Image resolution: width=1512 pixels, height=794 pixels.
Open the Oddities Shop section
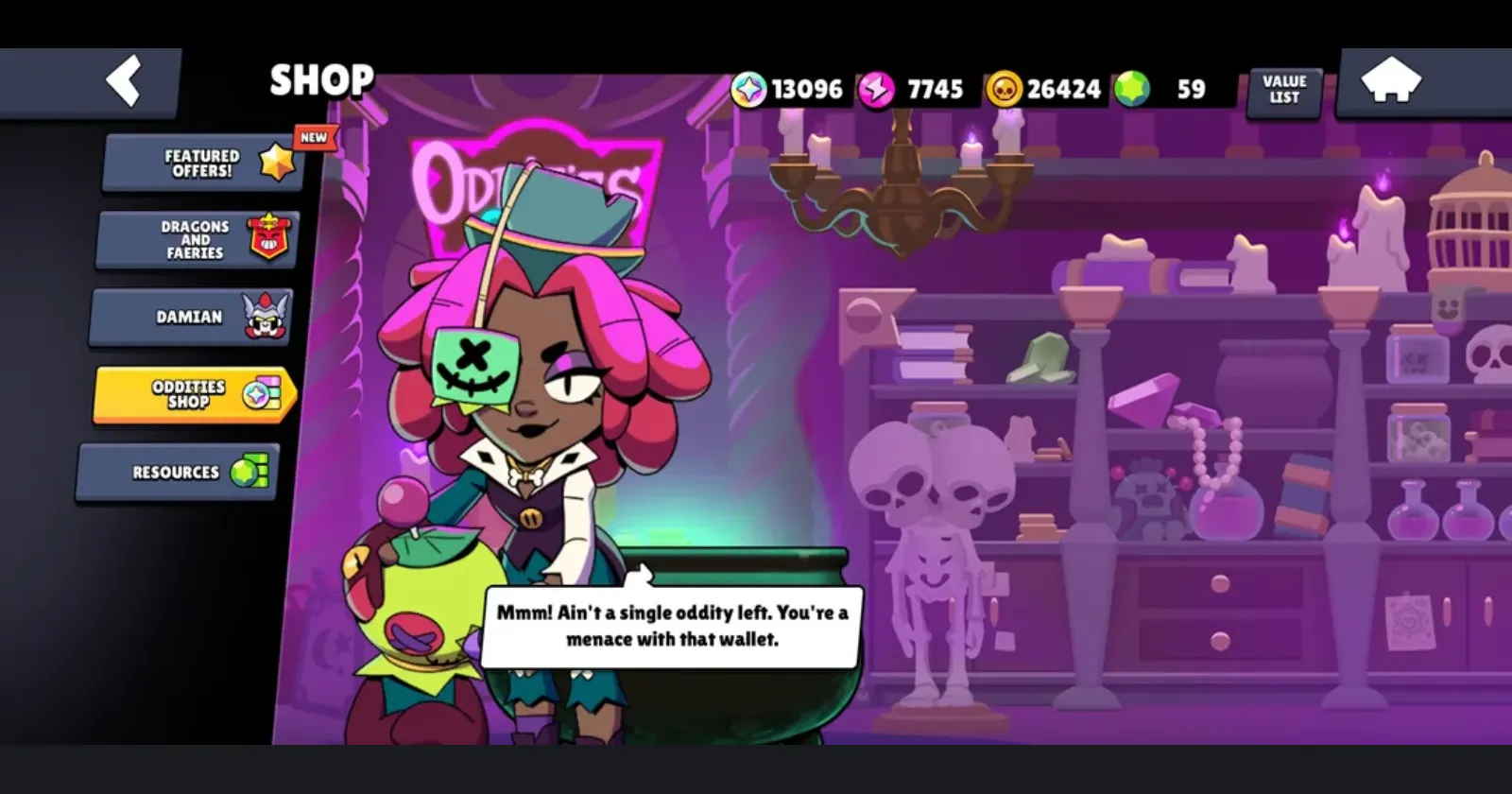189,394
